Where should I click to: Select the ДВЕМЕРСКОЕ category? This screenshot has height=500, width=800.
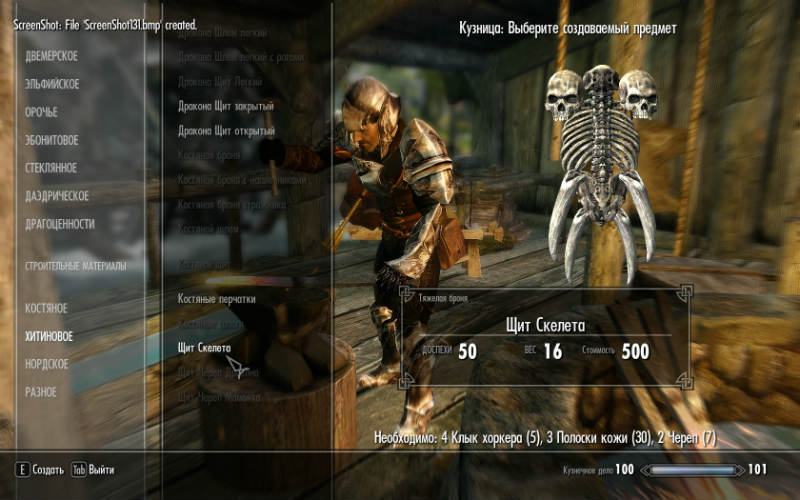52,57
